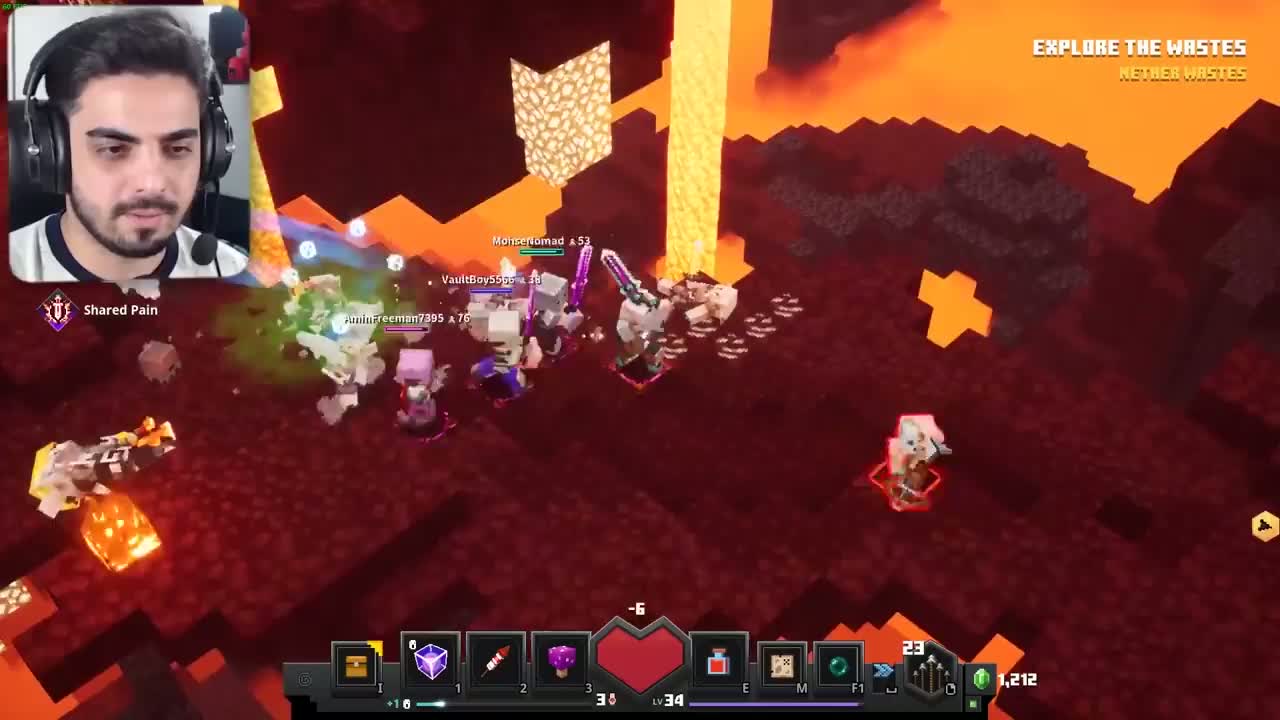Click the Shared Pain enchantment icon
This screenshot has height=720, width=1280.
(x=58, y=311)
